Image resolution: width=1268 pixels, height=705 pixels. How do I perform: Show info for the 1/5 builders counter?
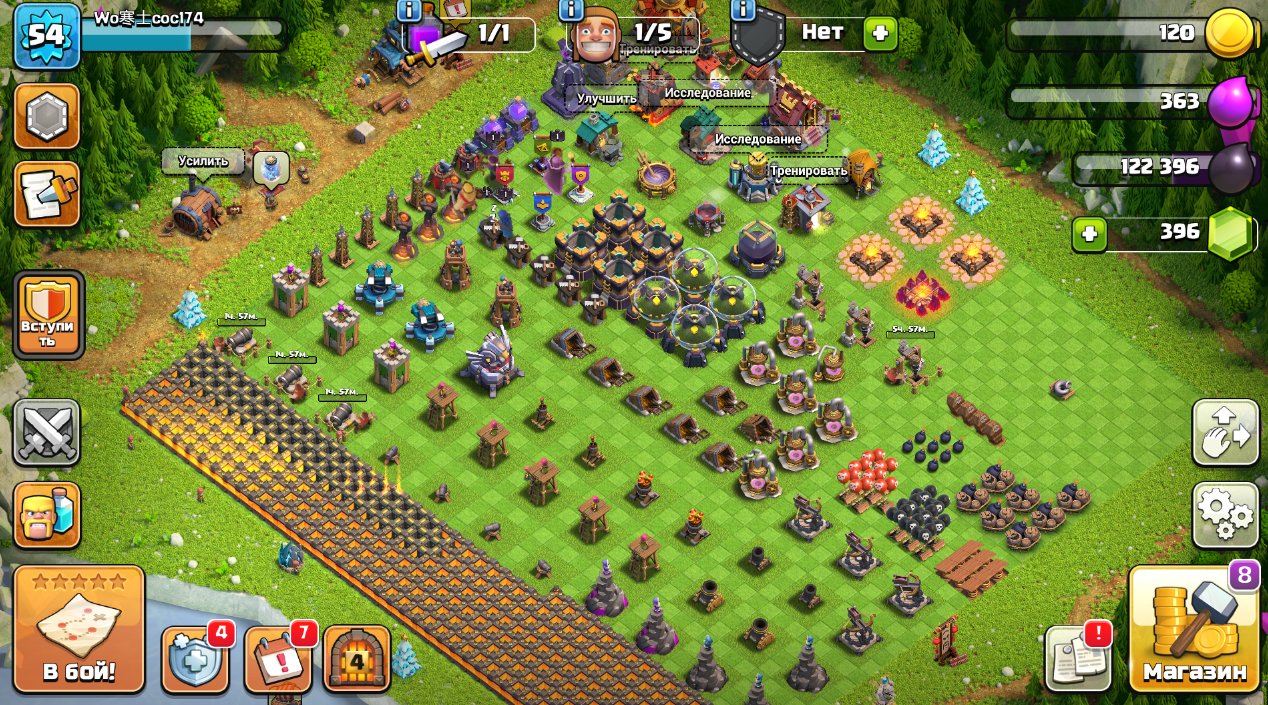pyautogui.click(x=571, y=10)
